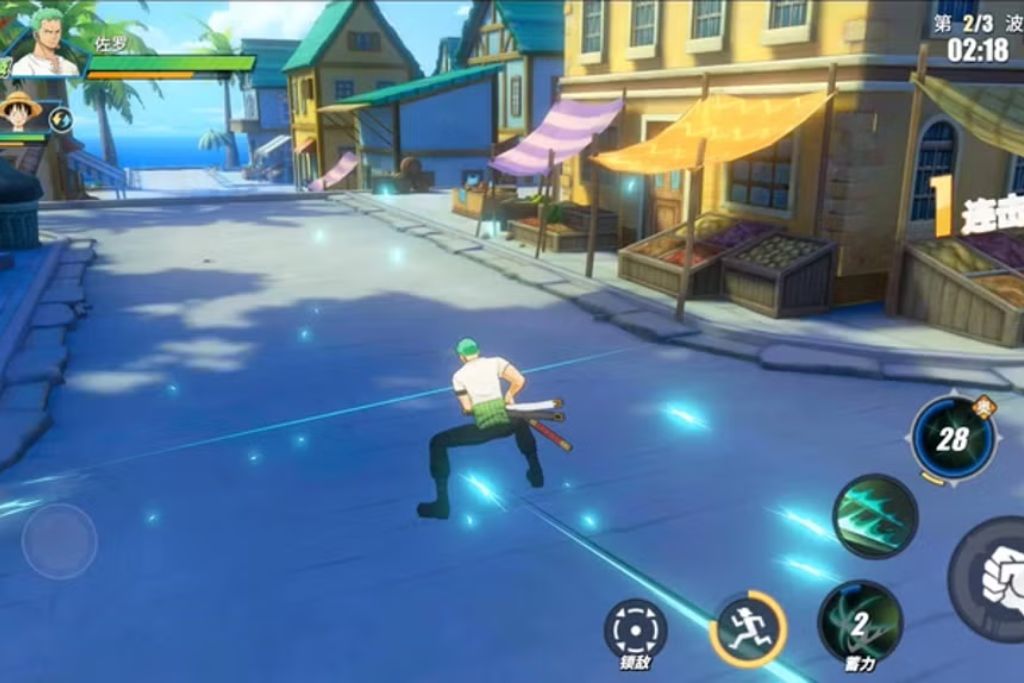1024x683 pixels.
Task: Toggle the 锁敌 lock-on target button
Action: [635, 630]
